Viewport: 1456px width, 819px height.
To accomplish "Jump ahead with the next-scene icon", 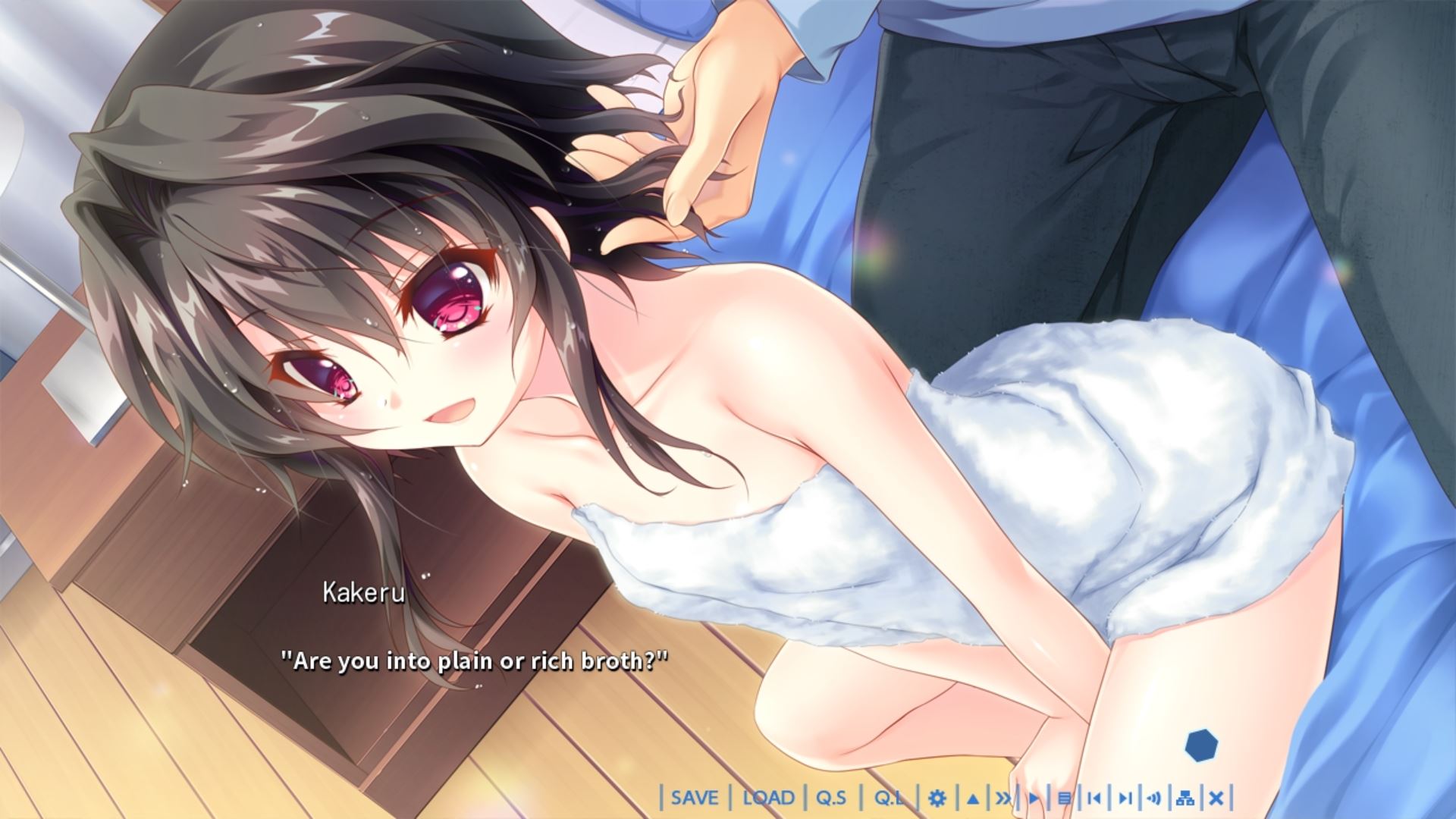I will pos(1125,799).
